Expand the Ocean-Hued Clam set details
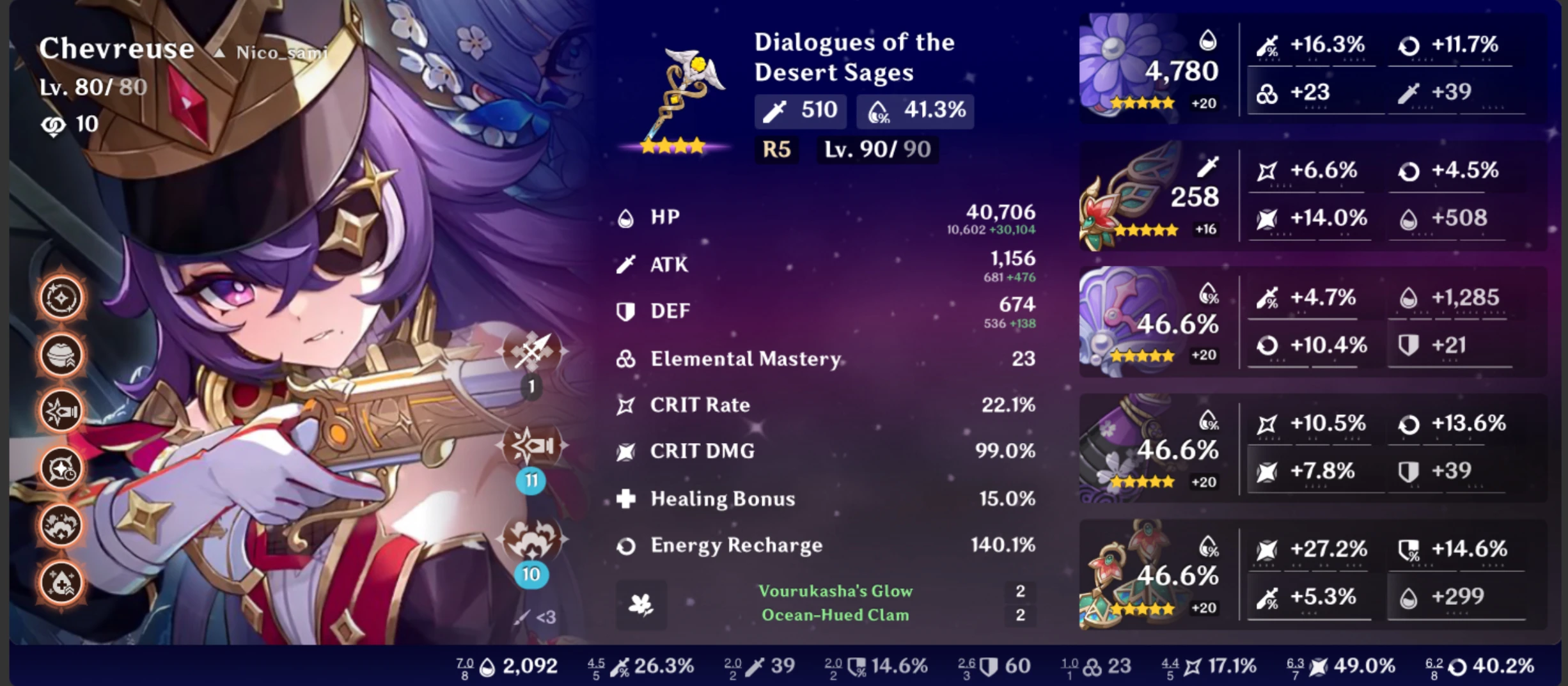 tap(833, 615)
